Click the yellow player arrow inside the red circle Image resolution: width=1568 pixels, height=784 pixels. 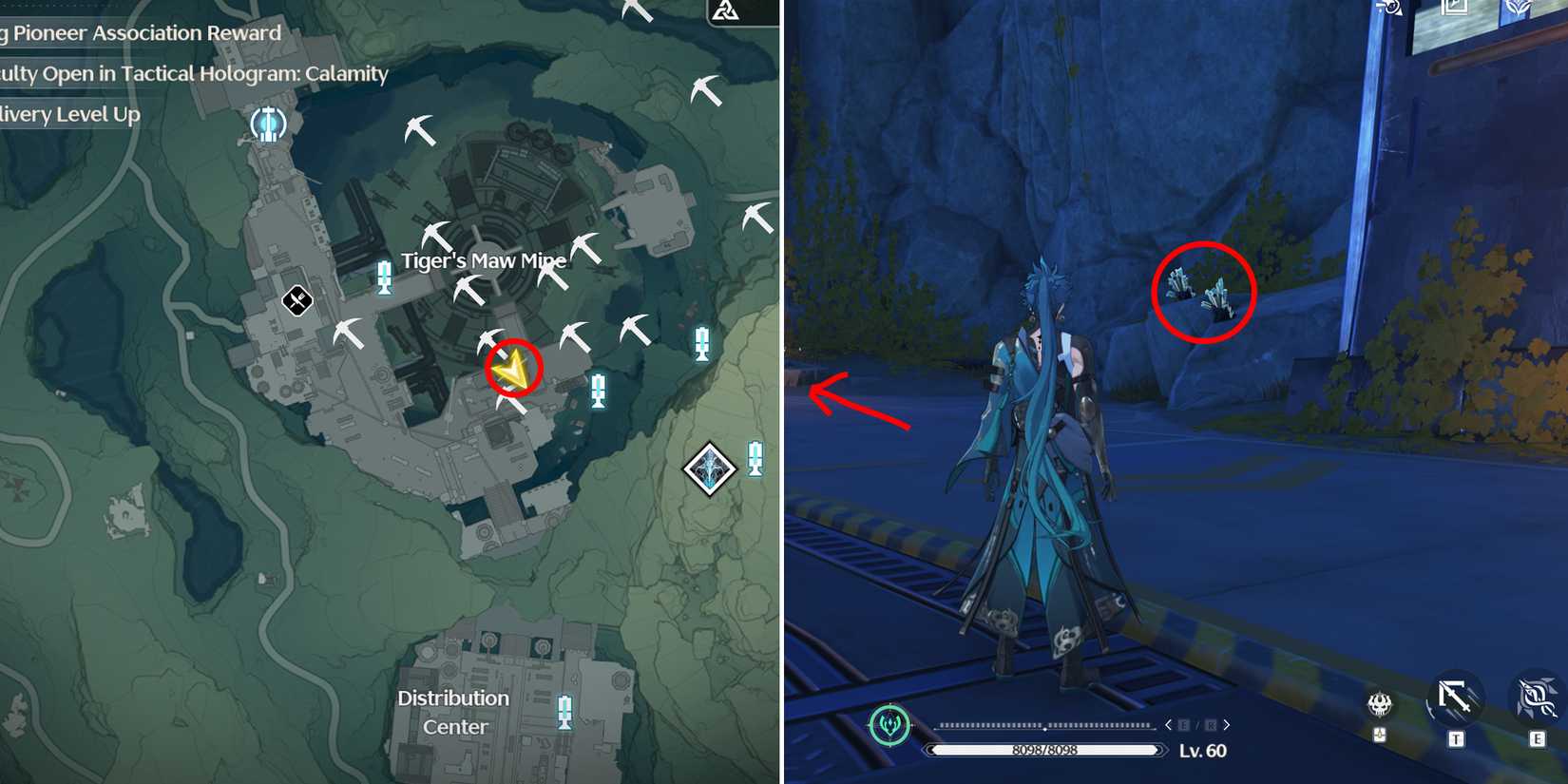pos(513,370)
